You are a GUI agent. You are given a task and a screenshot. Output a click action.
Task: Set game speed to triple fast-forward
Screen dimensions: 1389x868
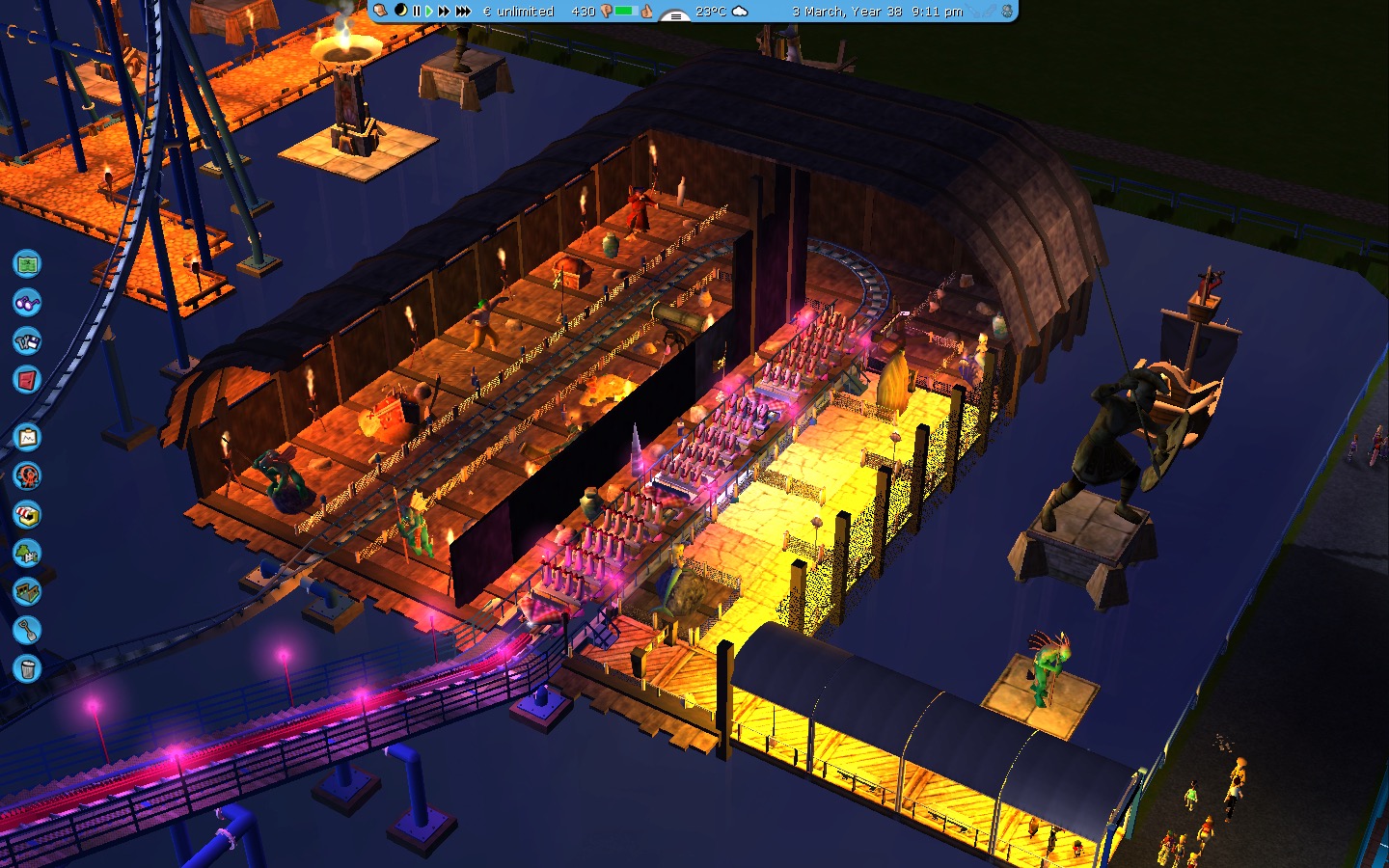[x=463, y=12]
